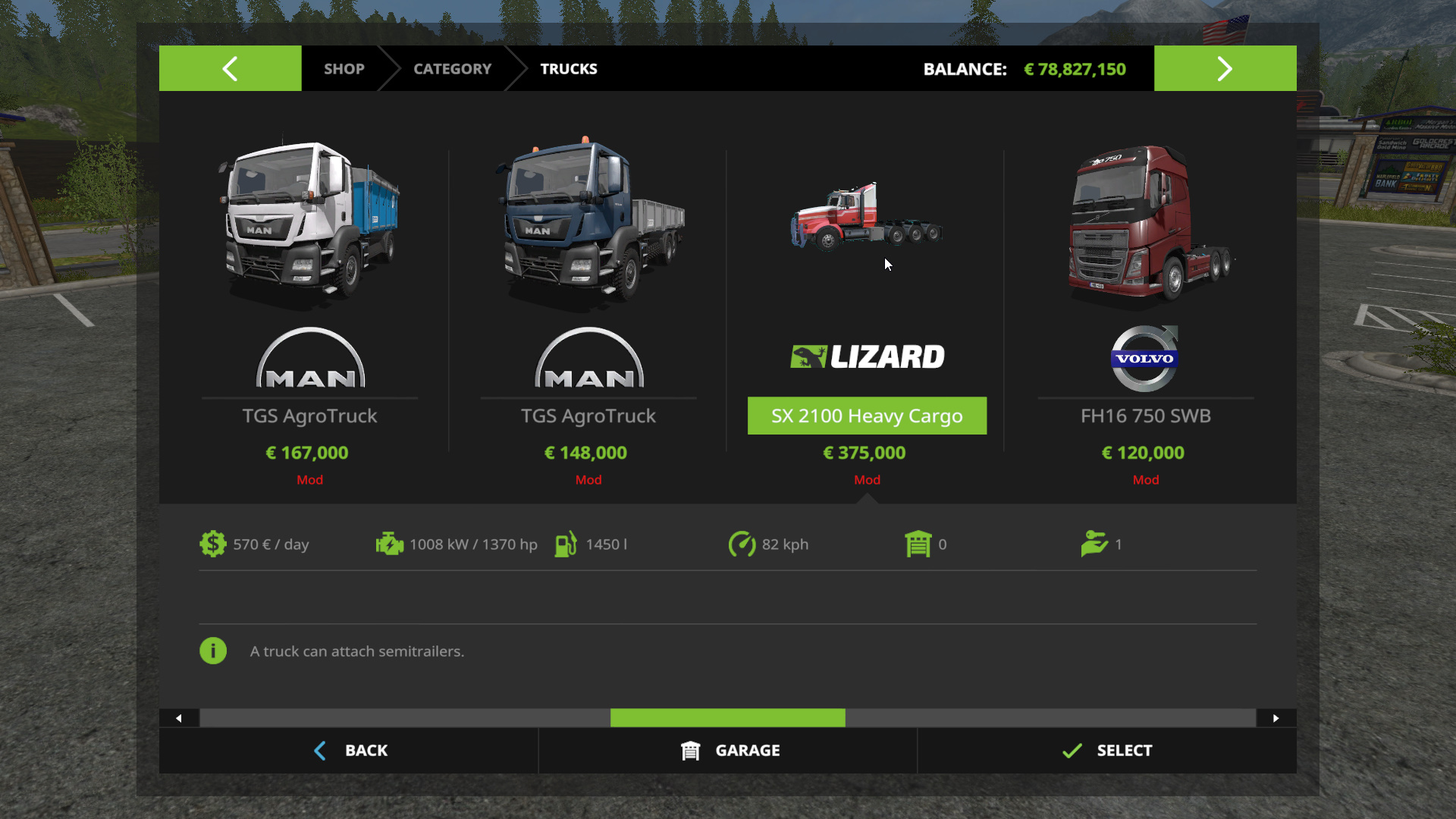Return to the CATEGORY breadcrumb
1456x819 pixels.
tap(452, 69)
